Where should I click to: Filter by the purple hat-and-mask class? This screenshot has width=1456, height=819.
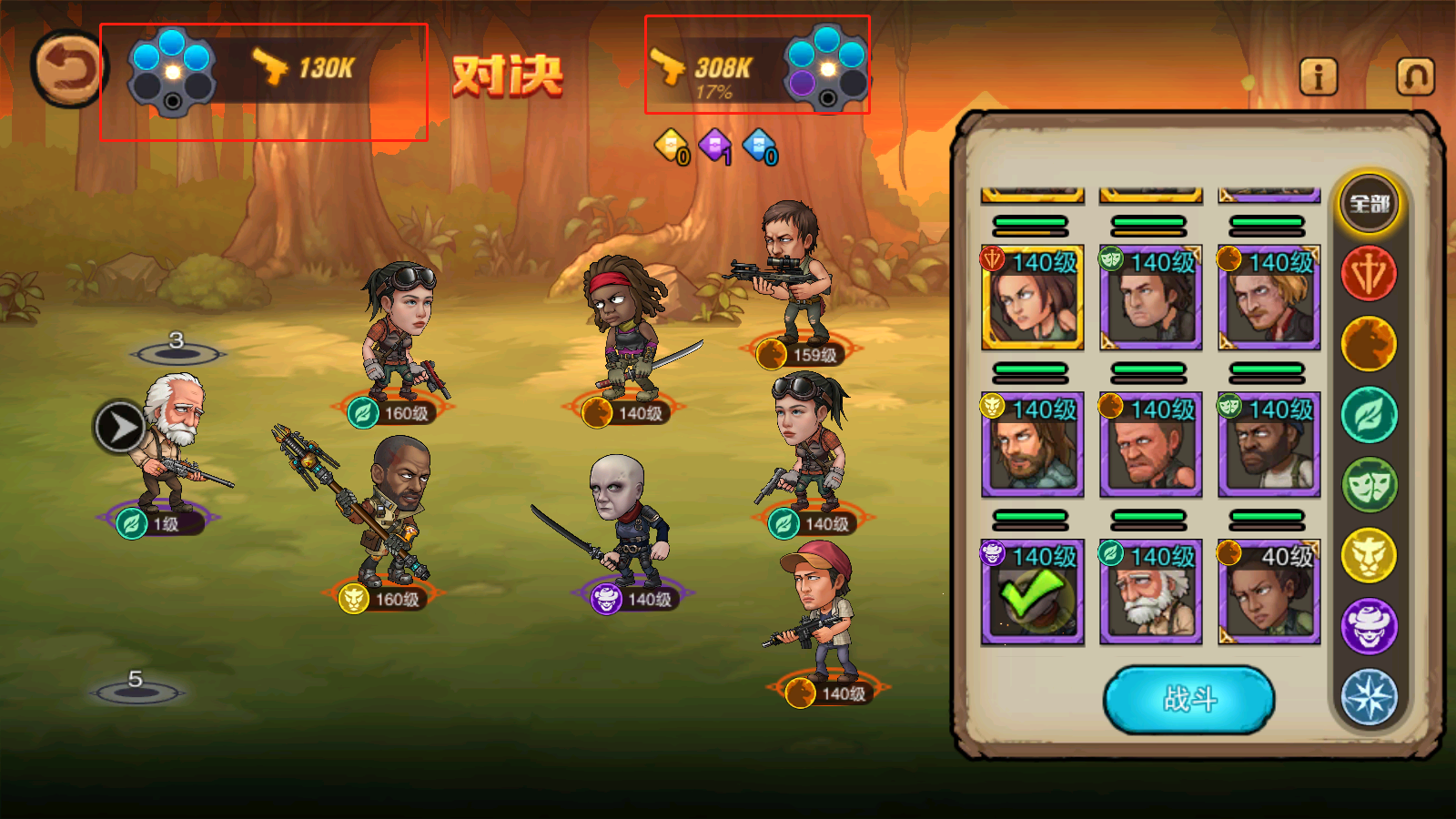[1369, 626]
